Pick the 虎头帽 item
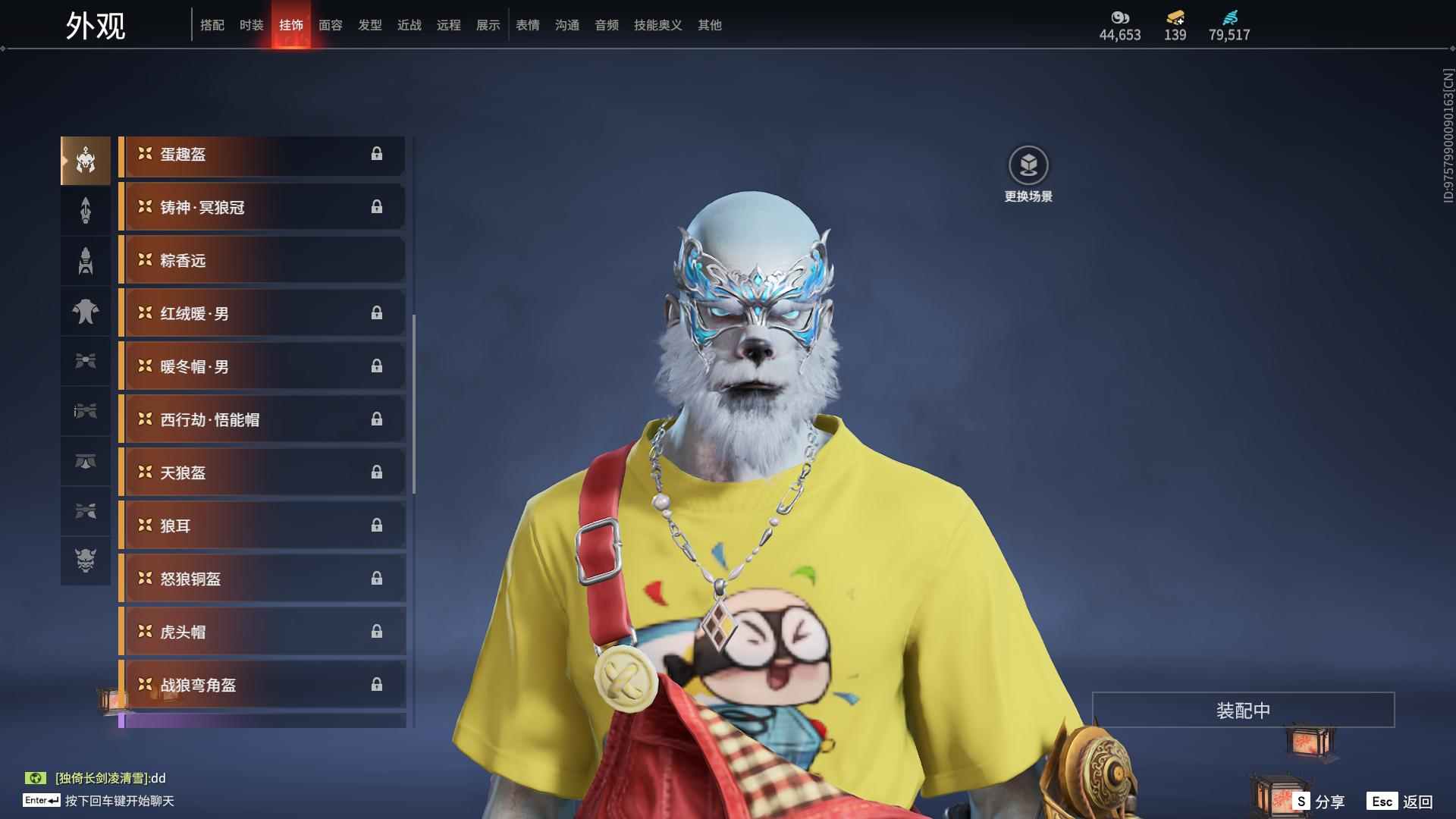Screen dimensions: 1456x819 tap(262, 632)
